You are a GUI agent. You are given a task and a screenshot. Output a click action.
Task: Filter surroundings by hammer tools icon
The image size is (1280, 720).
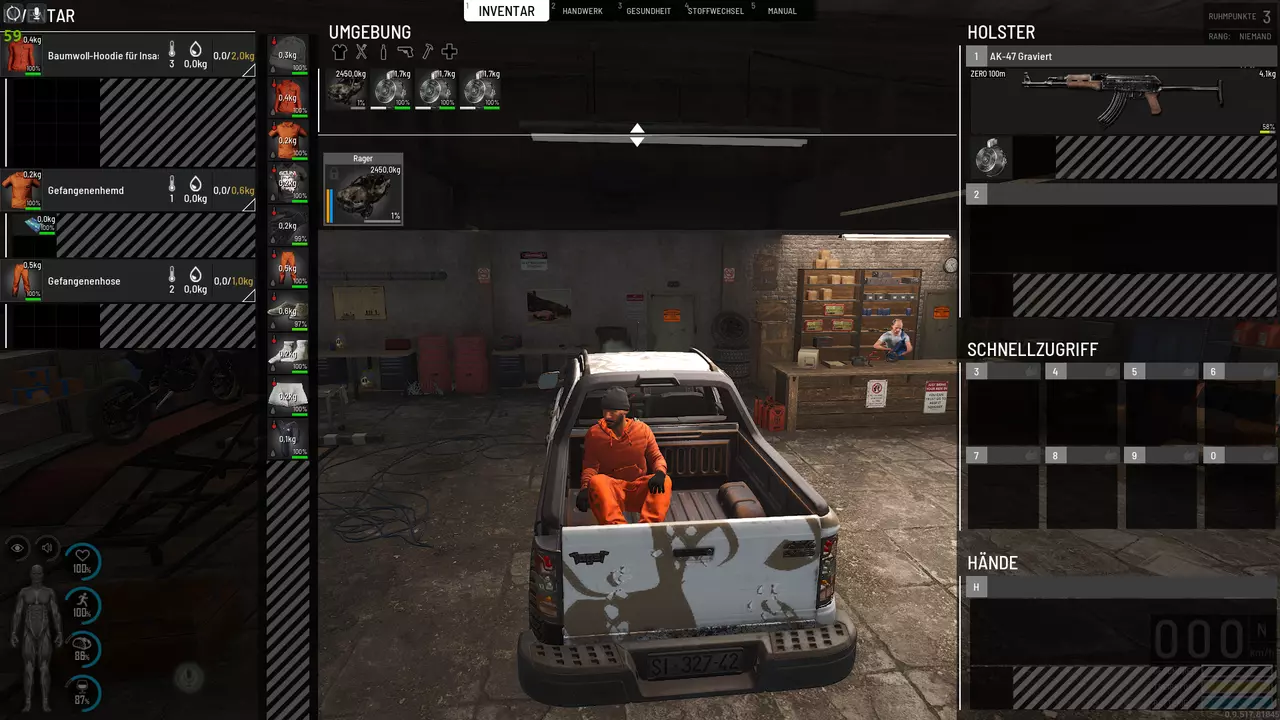point(427,52)
